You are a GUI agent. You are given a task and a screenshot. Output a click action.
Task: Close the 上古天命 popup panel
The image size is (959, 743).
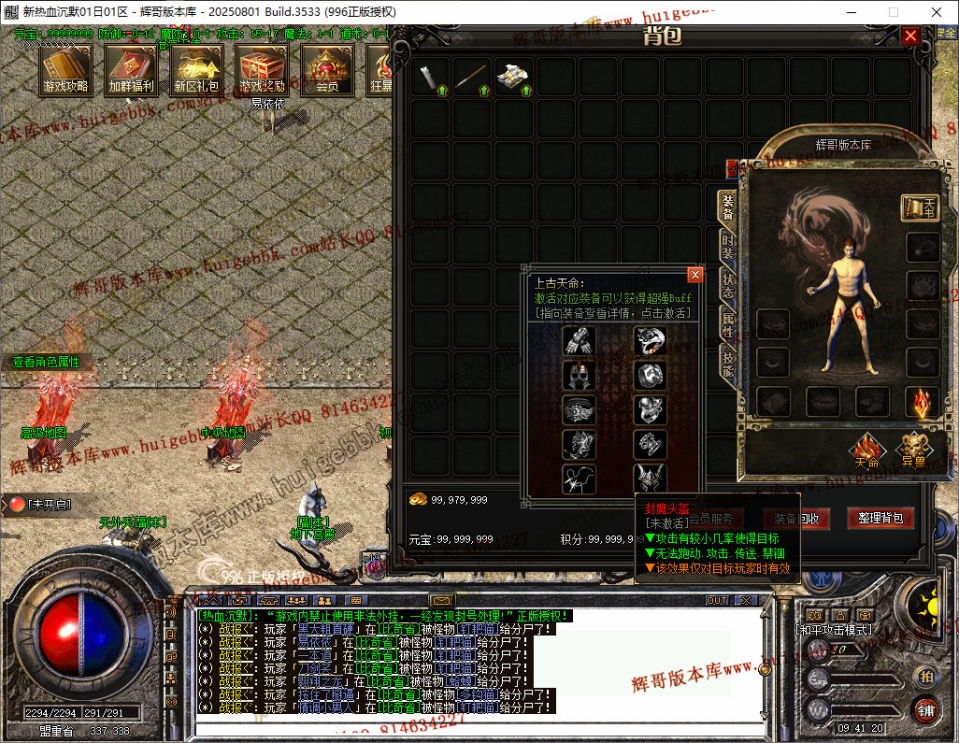tap(695, 274)
